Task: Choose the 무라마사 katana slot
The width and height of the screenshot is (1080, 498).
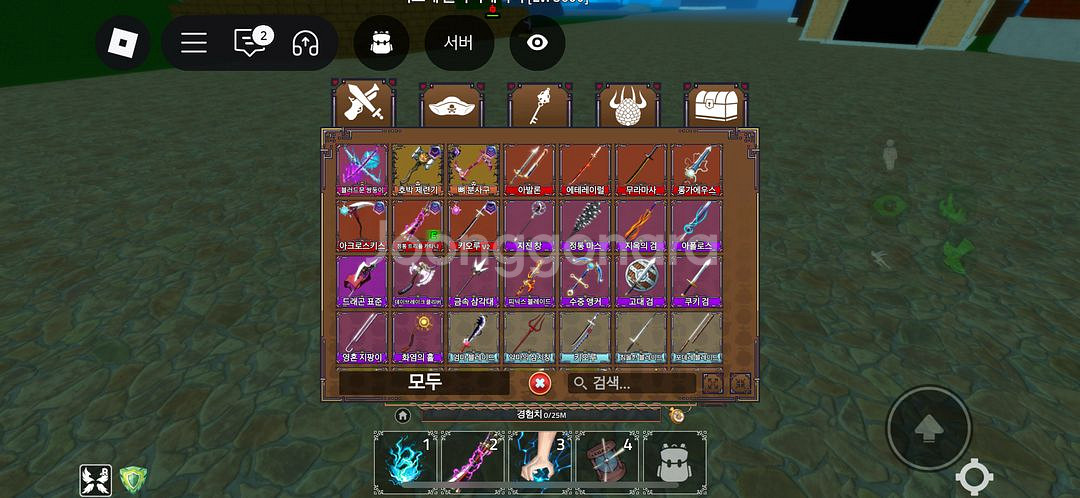Action: tap(640, 170)
